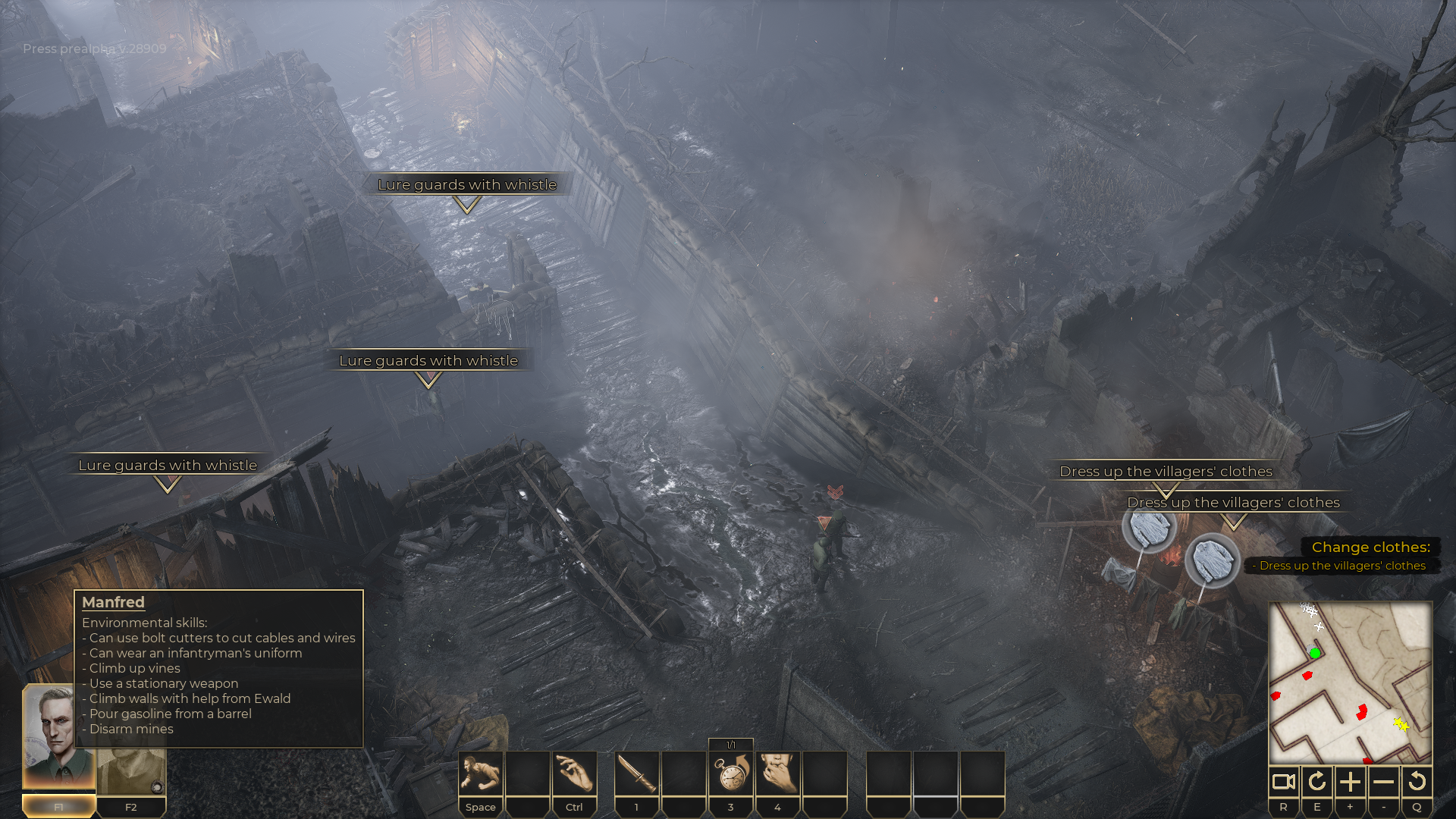
Task: Activate the pocket watch ability
Action: [731, 773]
